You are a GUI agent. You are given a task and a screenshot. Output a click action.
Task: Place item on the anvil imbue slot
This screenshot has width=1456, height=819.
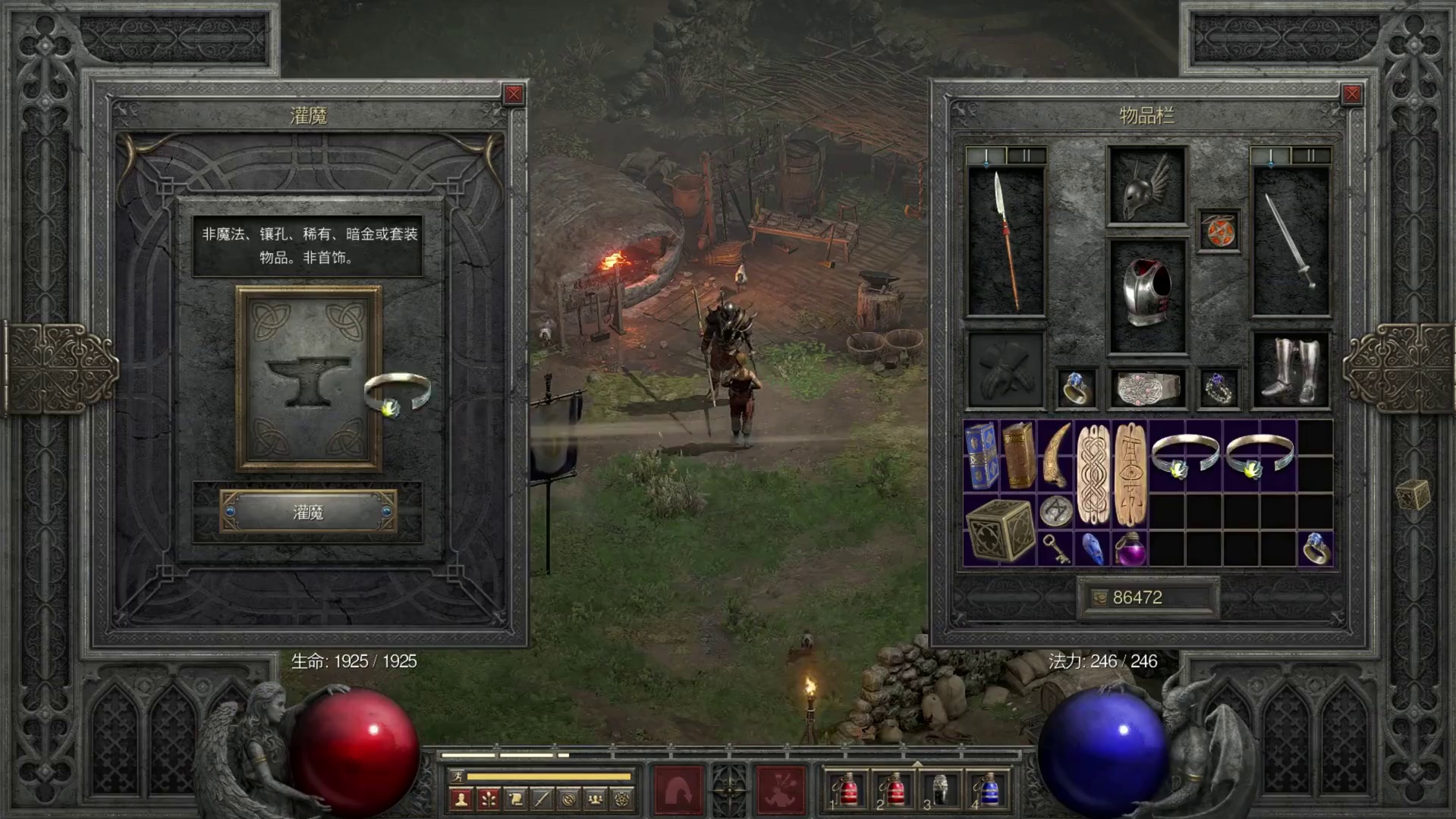click(308, 379)
